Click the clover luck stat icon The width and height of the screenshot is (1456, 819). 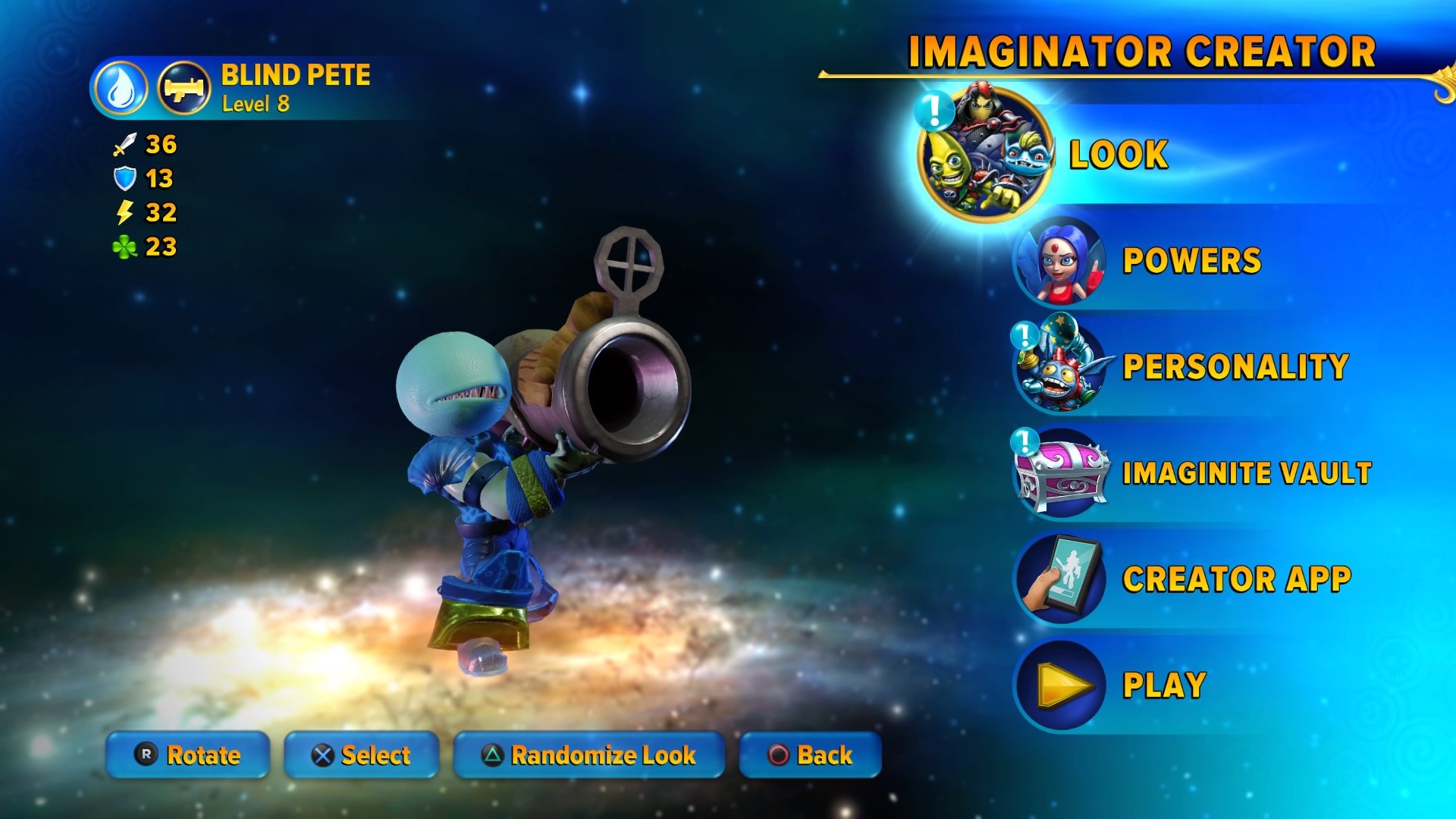(124, 245)
